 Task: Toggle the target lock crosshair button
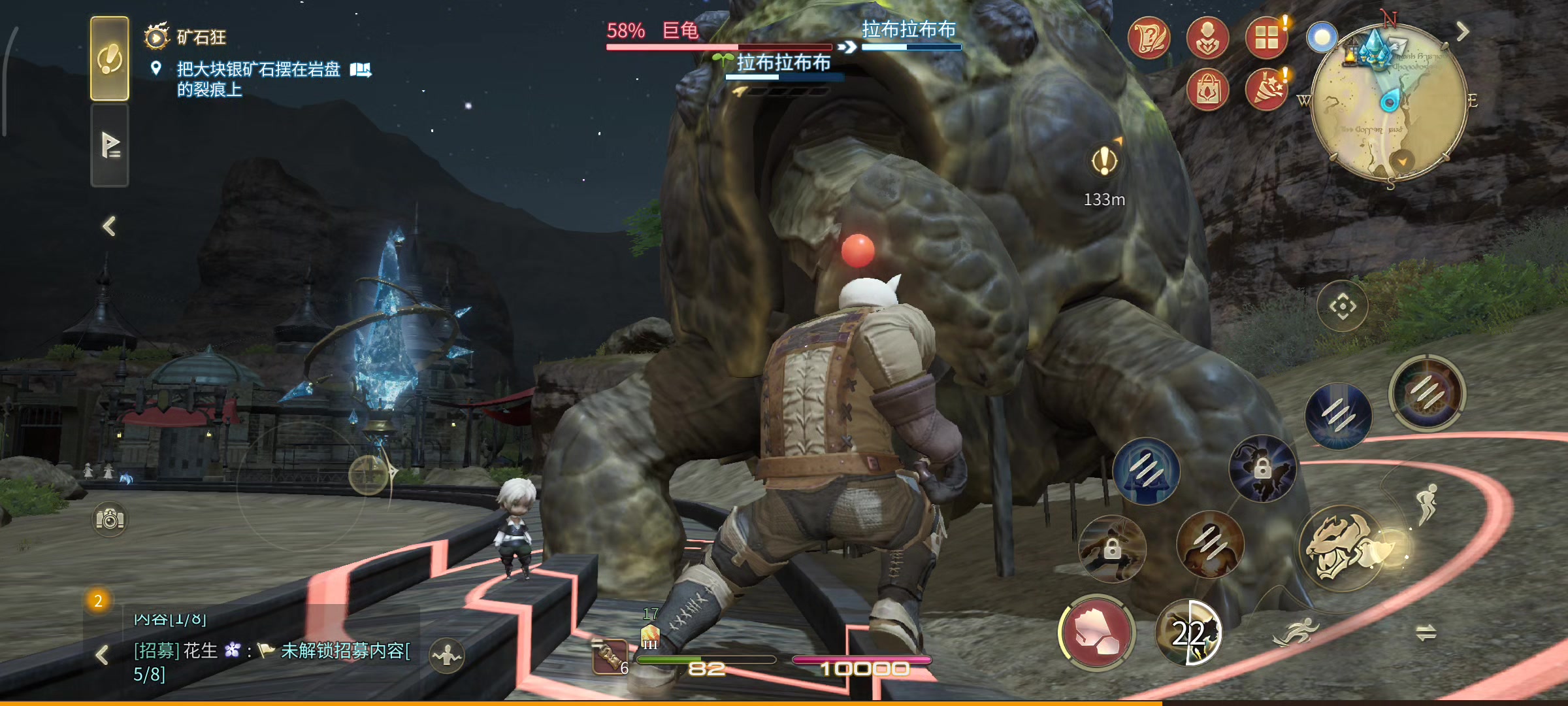click(x=1343, y=306)
